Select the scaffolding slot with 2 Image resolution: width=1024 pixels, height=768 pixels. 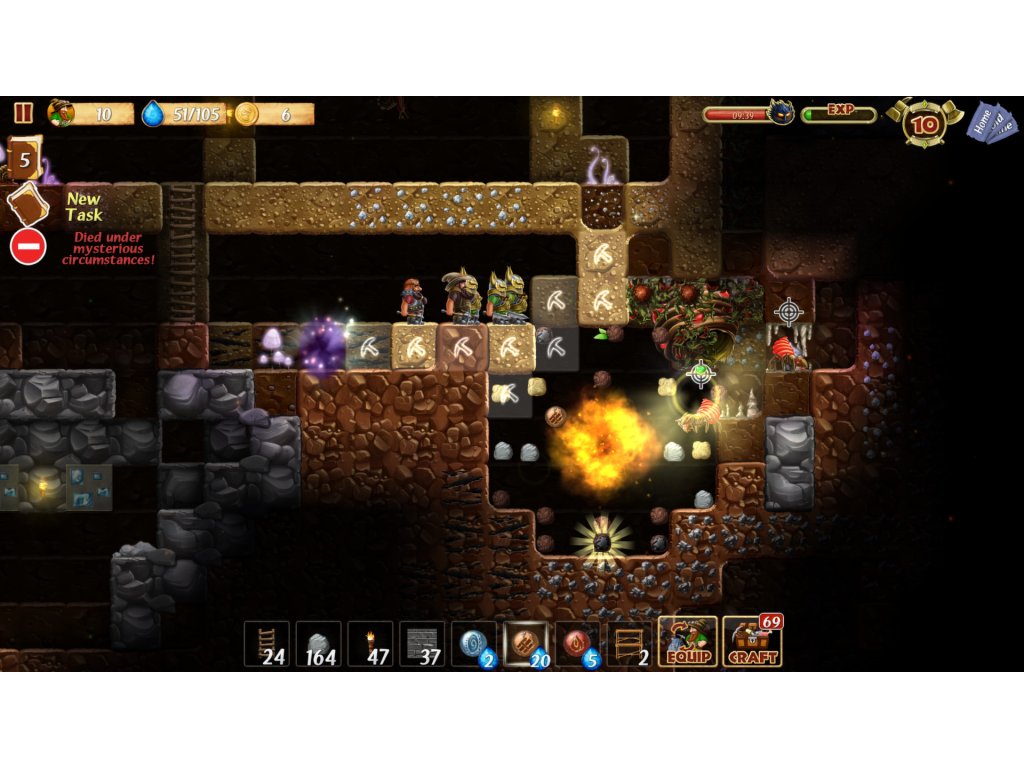click(629, 644)
